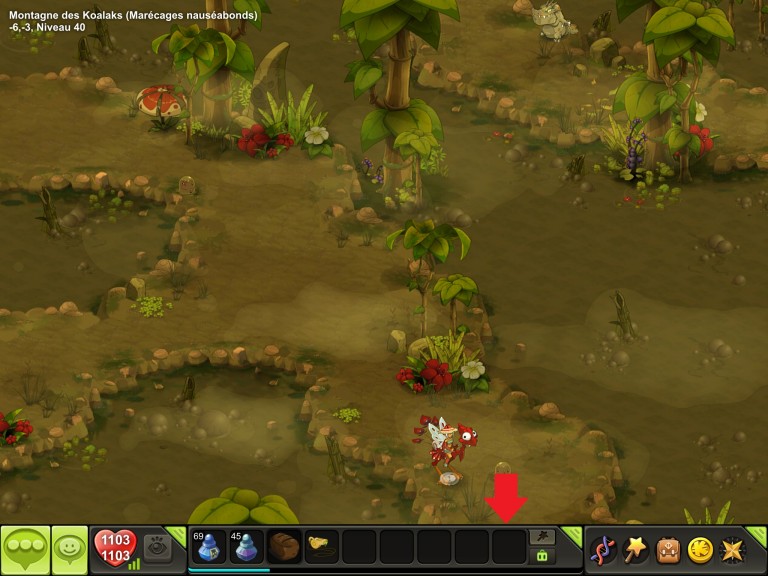
Task: Open the inventory backpack icon
Action: click(667, 550)
